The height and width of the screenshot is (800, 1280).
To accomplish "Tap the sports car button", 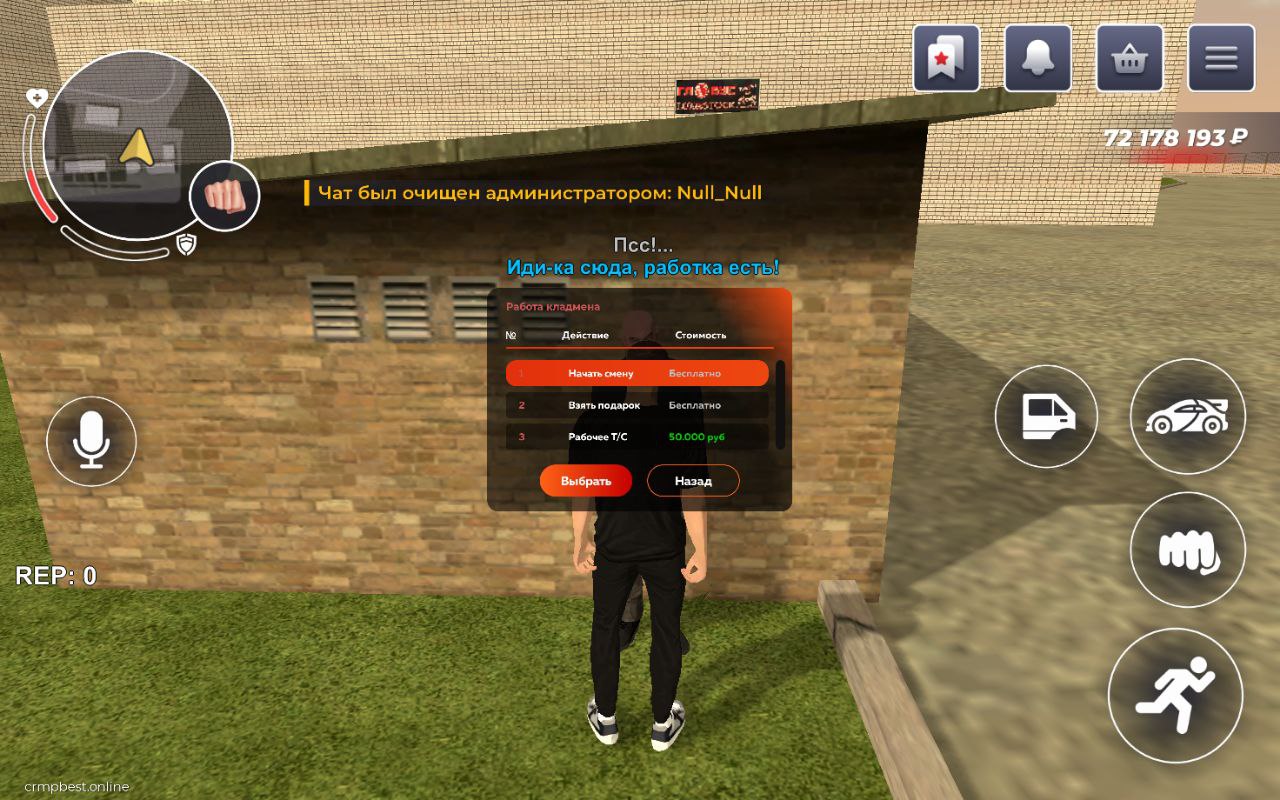I will [x=1187, y=416].
